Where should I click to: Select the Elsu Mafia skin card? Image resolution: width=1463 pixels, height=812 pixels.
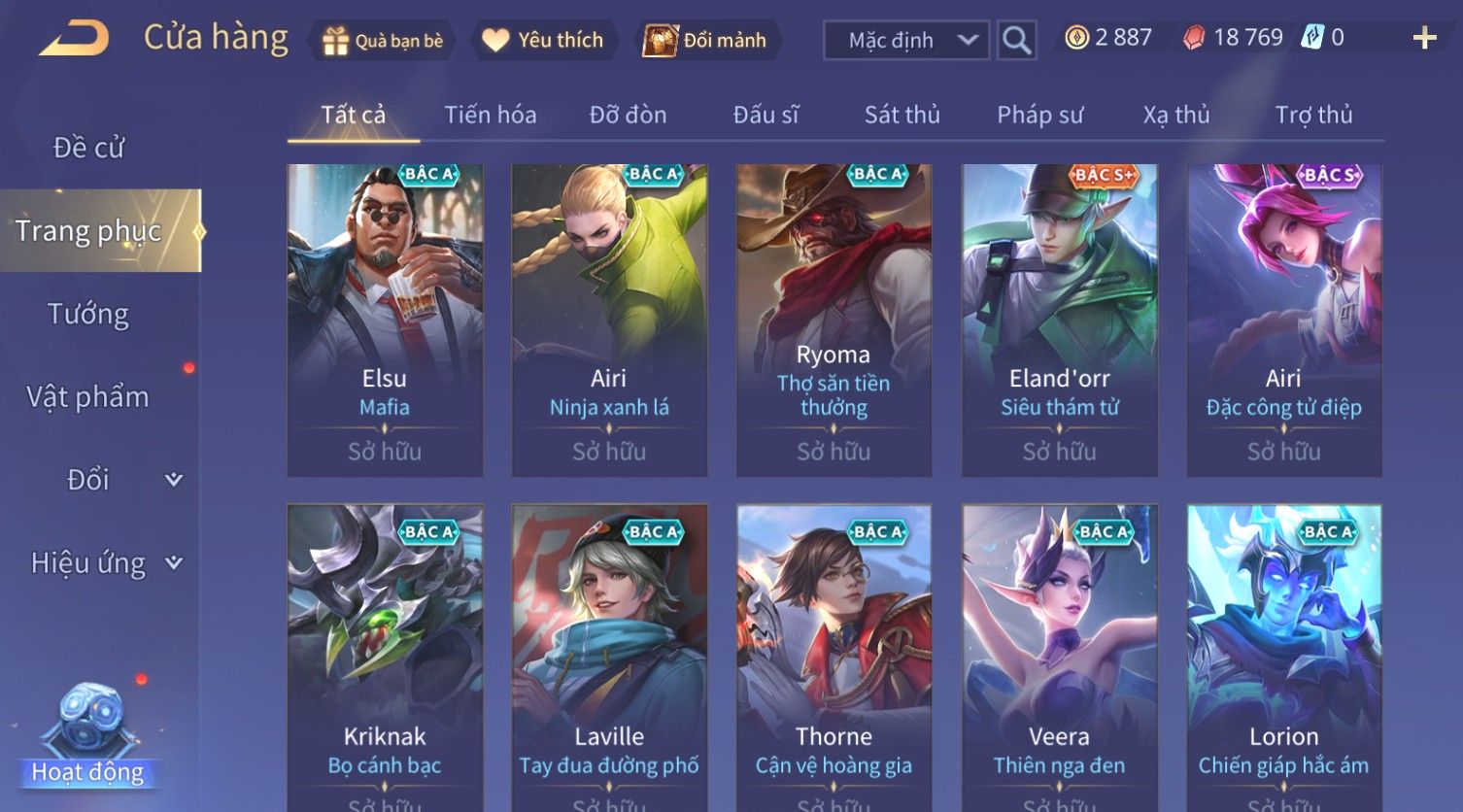(x=385, y=319)
